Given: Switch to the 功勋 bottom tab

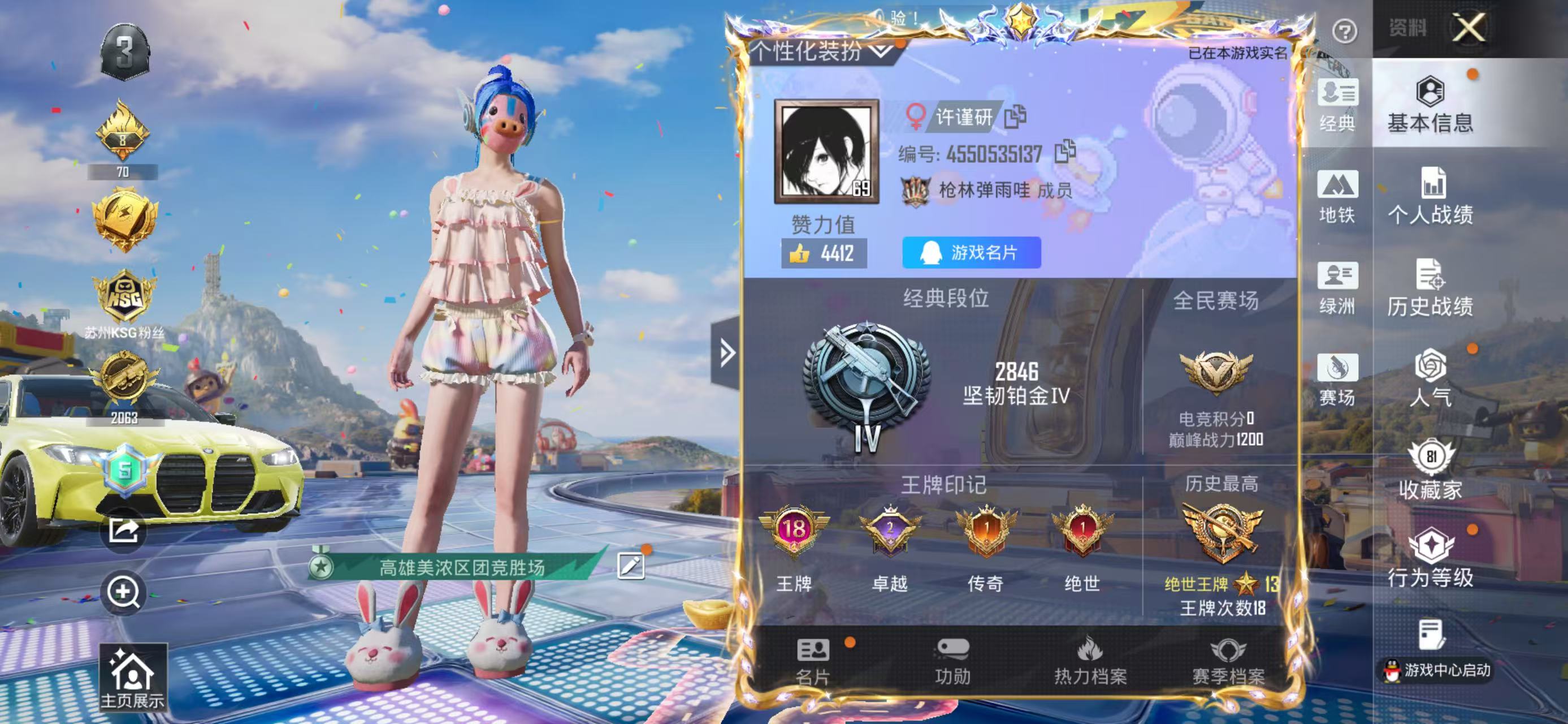Looking at the screenshot, I should click(952, 661).
